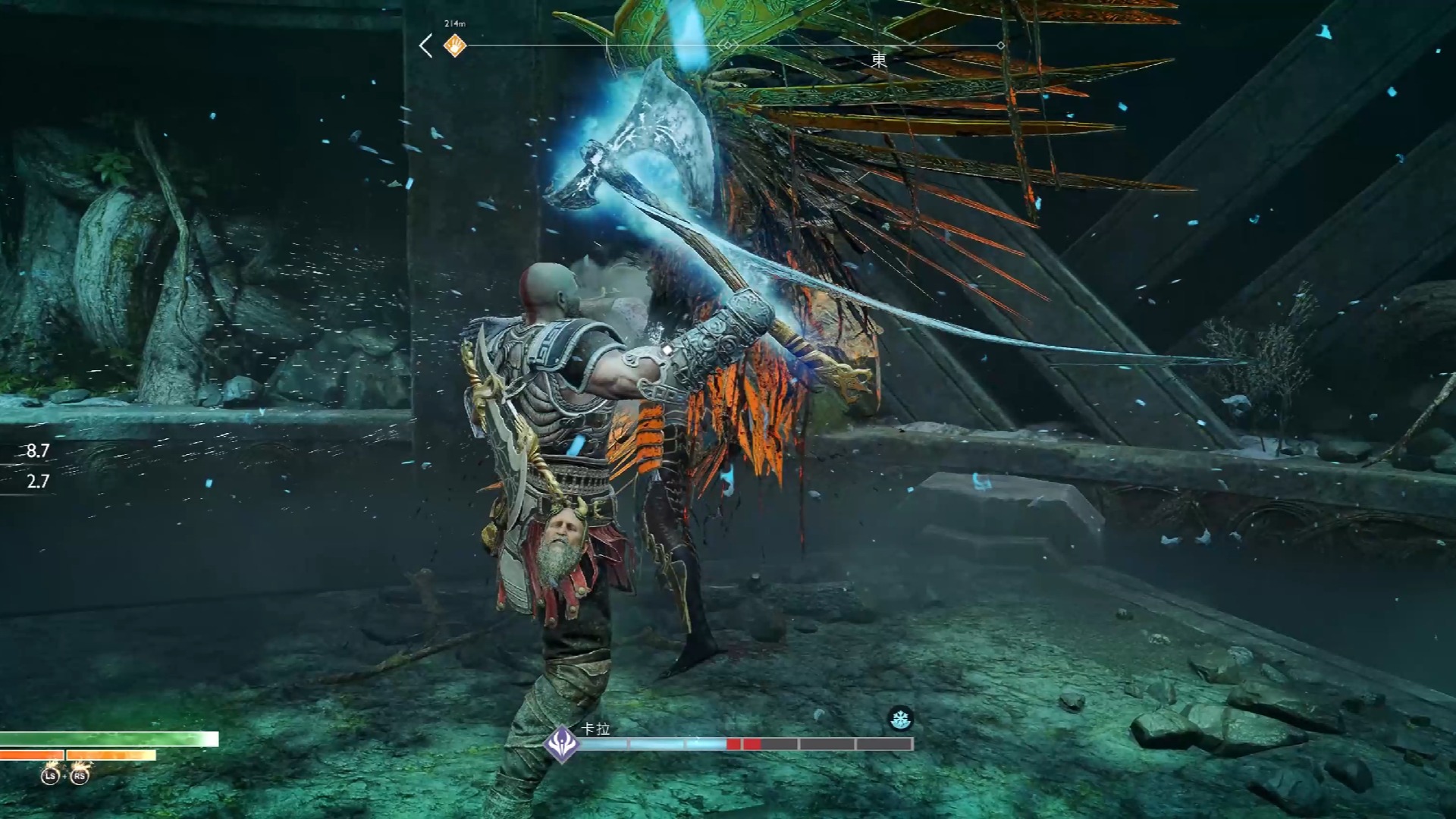Image resolution: width=1456 pixels, height=819 pixels.
Task: Click the frost snowflake status icon
Action: (900, 719)
